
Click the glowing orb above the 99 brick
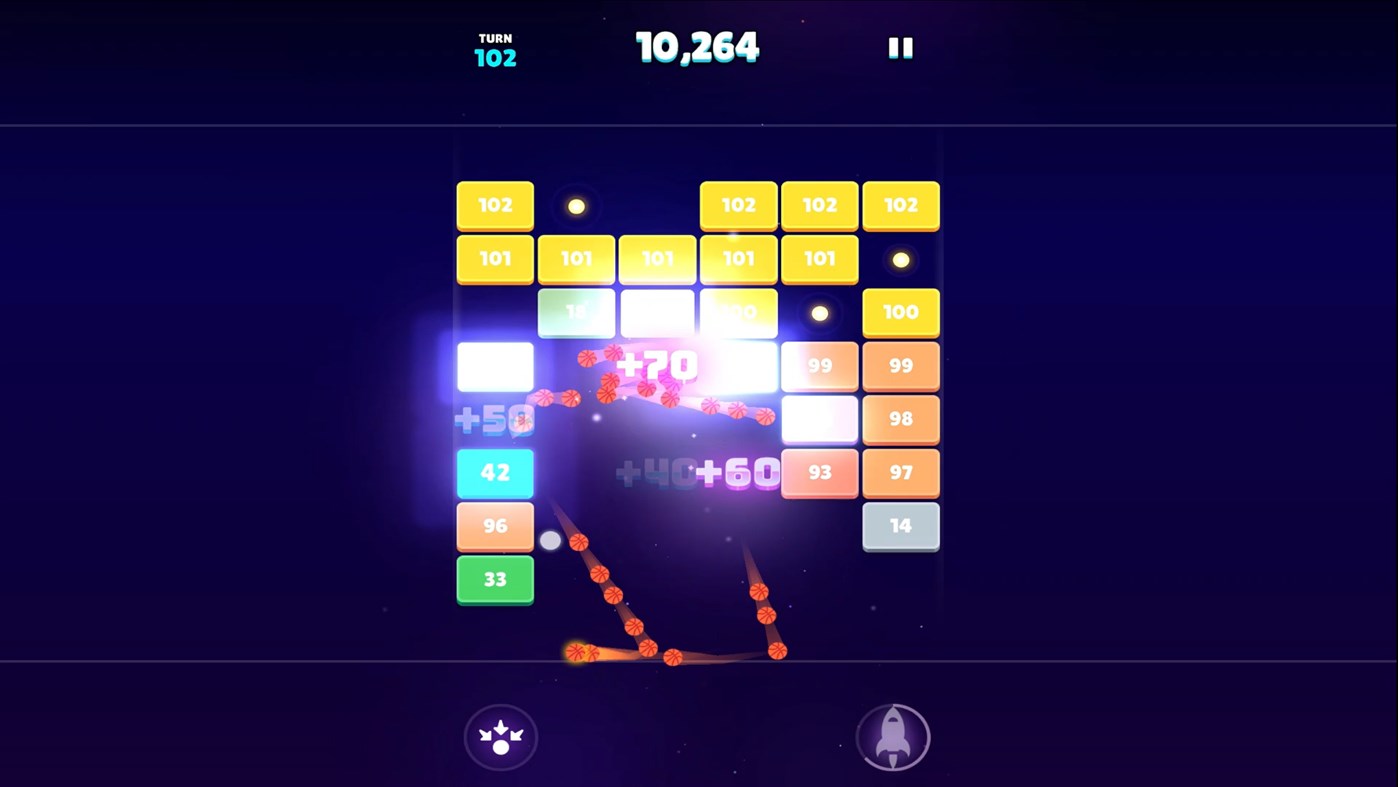pos(820,312)
